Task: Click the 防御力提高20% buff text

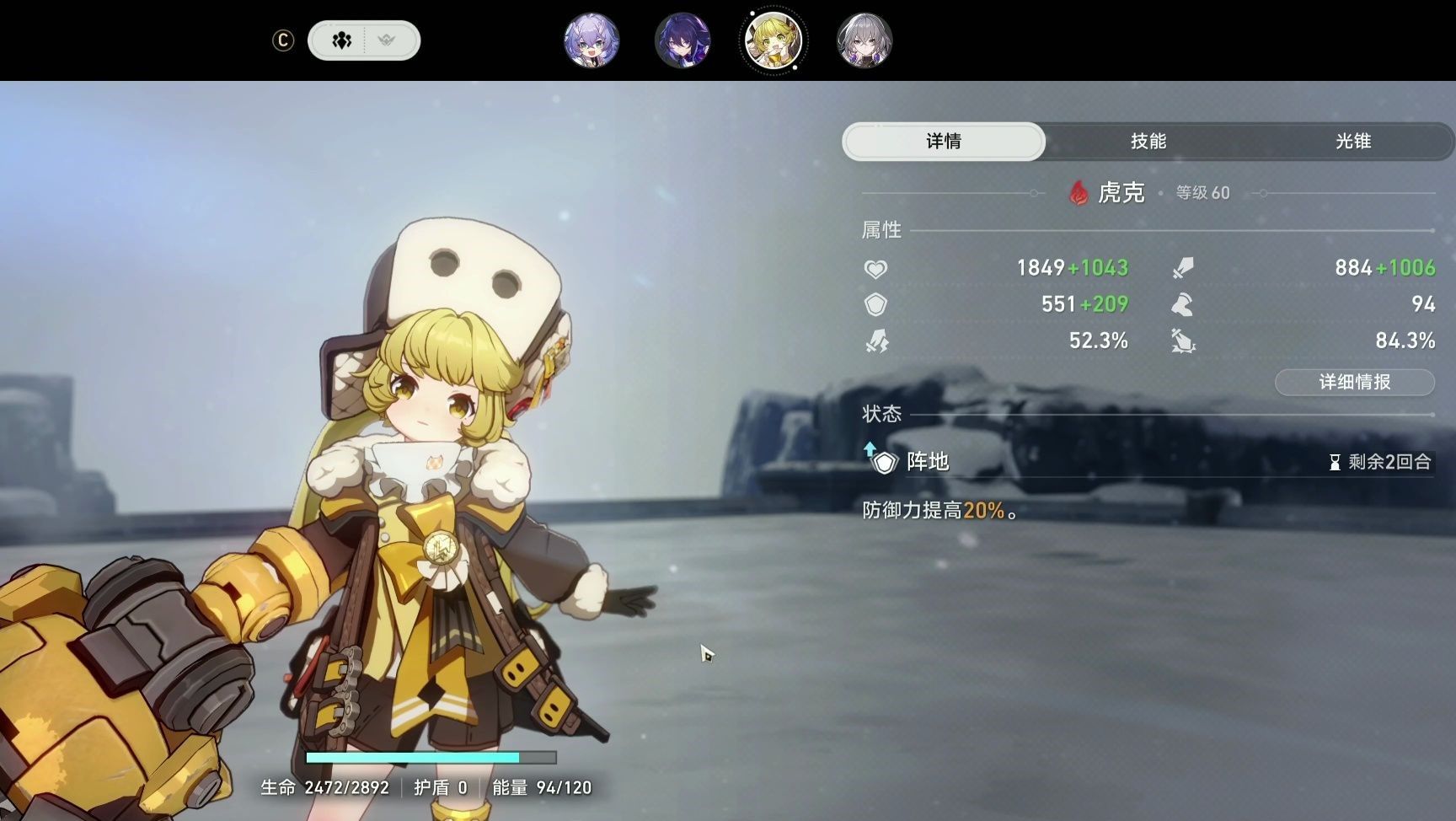Action: [x=939, y=510]
